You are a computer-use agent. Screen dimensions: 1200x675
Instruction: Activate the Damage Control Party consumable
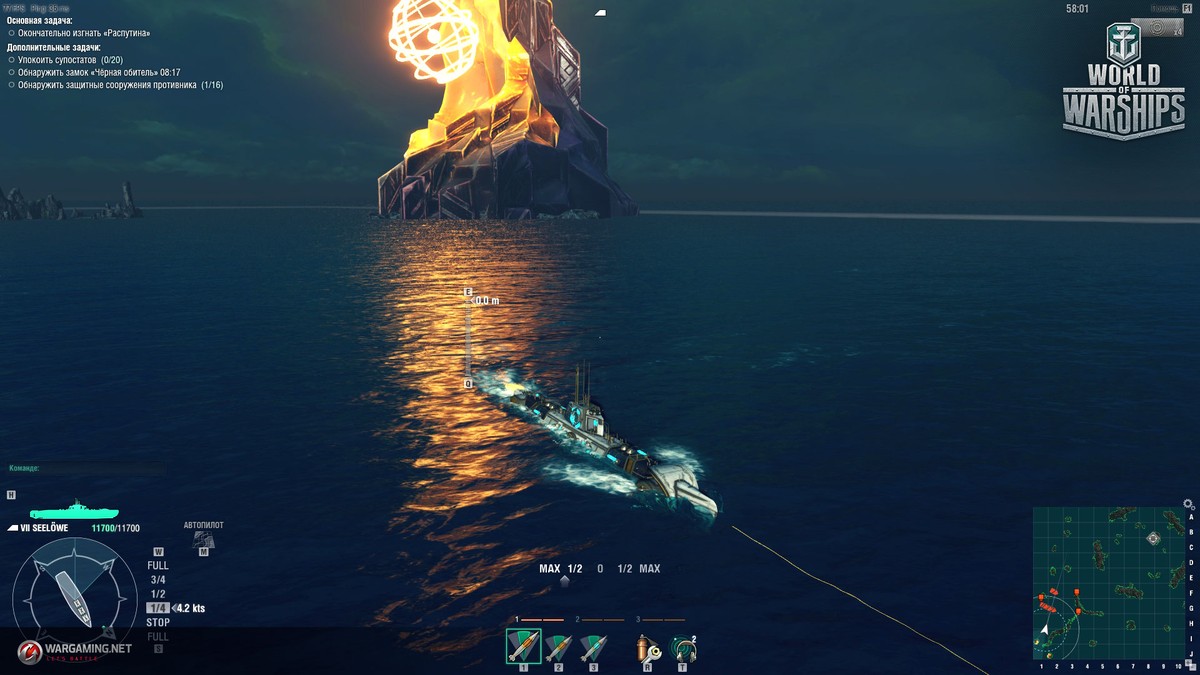click(x=648, y=648)
